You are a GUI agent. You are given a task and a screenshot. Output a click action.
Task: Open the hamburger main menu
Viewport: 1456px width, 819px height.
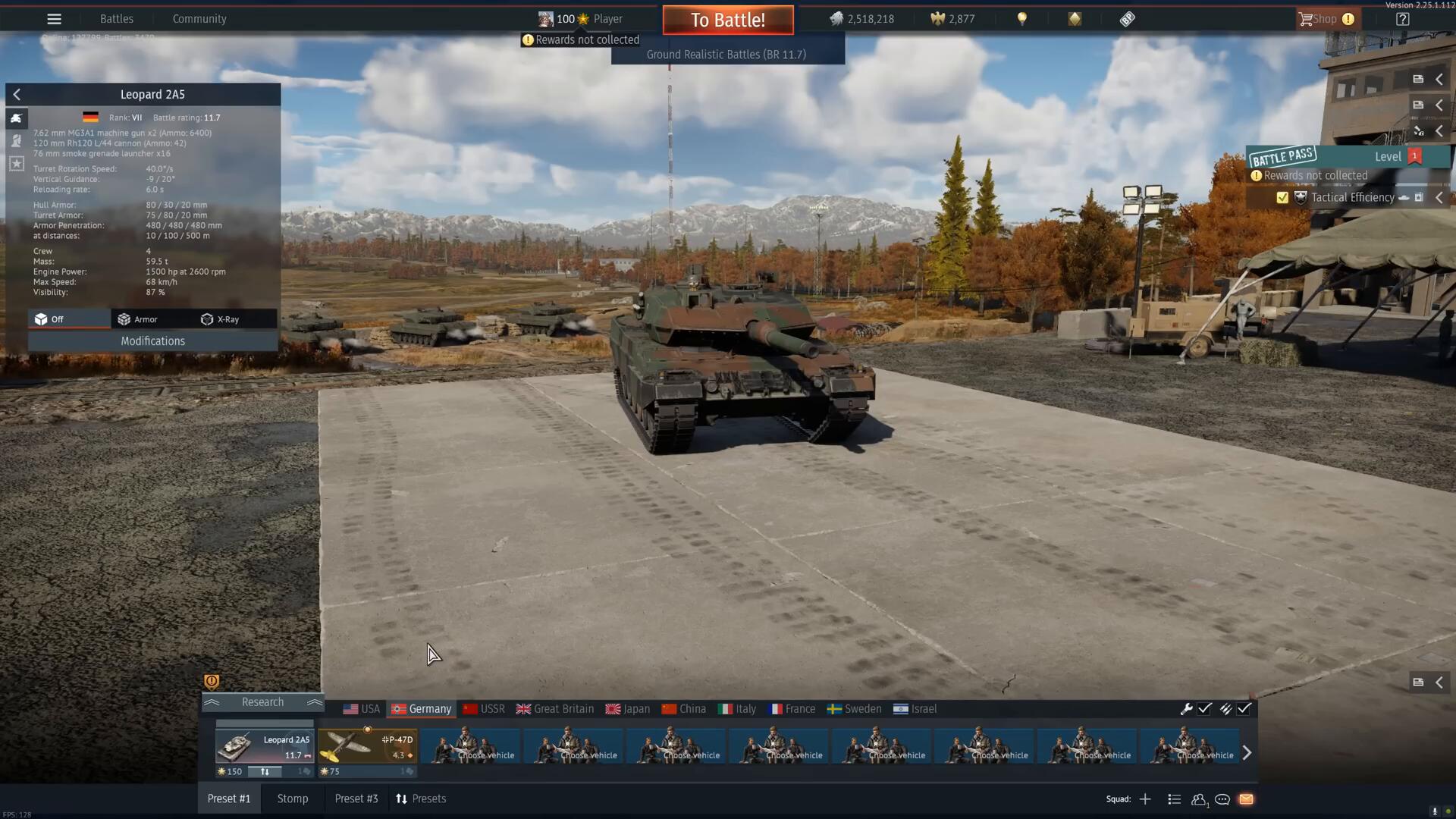point(54,19)
